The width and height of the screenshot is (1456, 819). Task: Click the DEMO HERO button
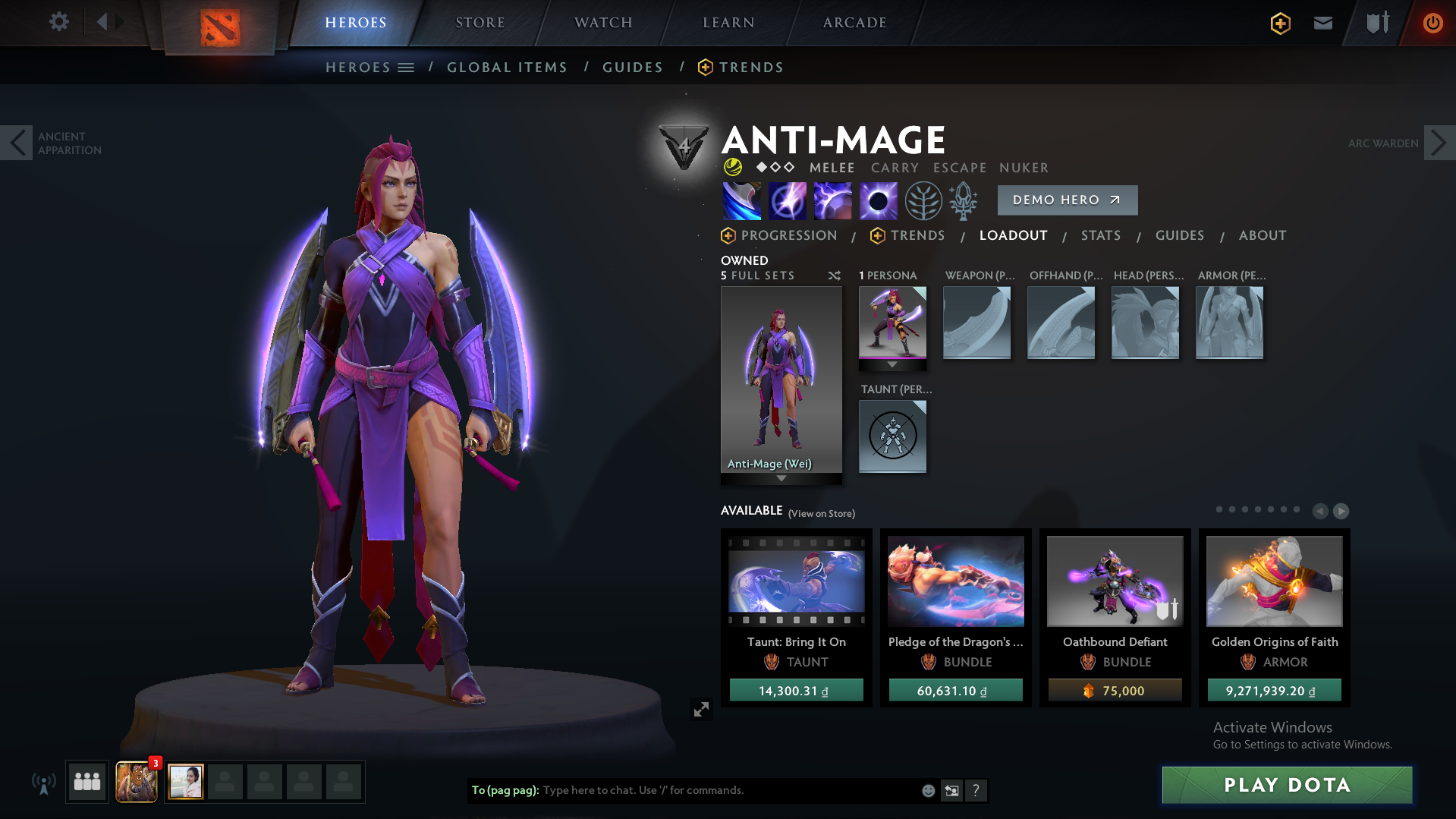[x=1067, y=200]
